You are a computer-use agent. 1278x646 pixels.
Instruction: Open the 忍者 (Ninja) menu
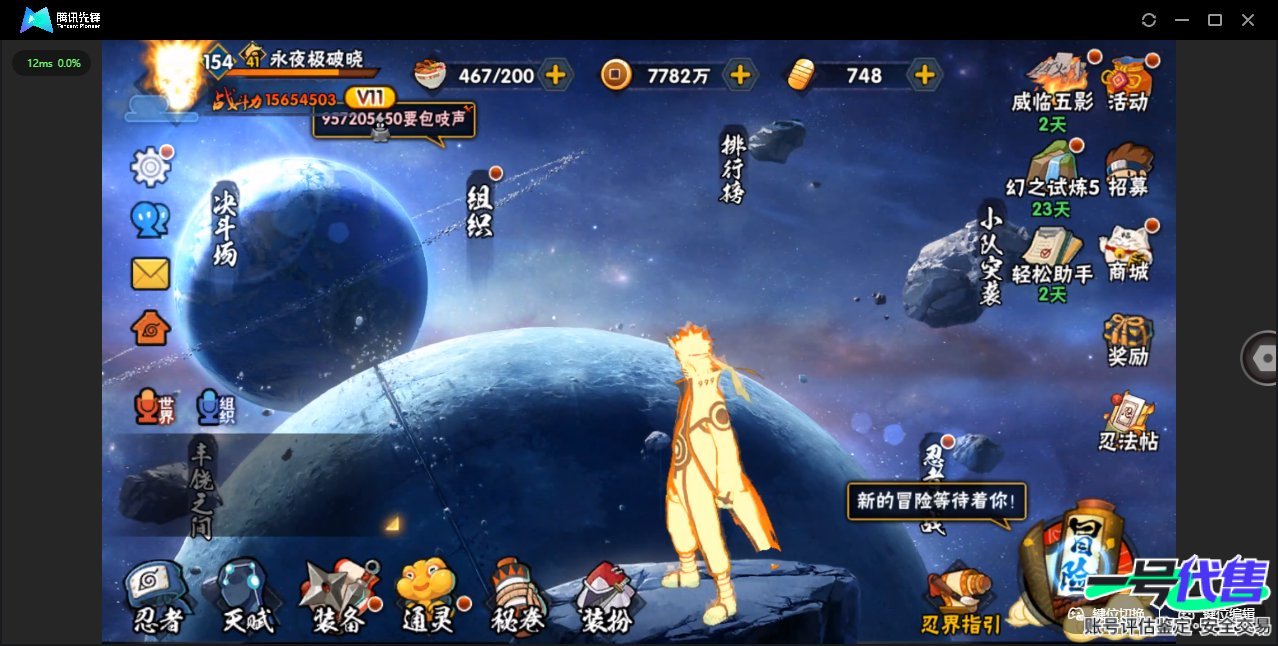pyautogui.click(x=159, y=598)
